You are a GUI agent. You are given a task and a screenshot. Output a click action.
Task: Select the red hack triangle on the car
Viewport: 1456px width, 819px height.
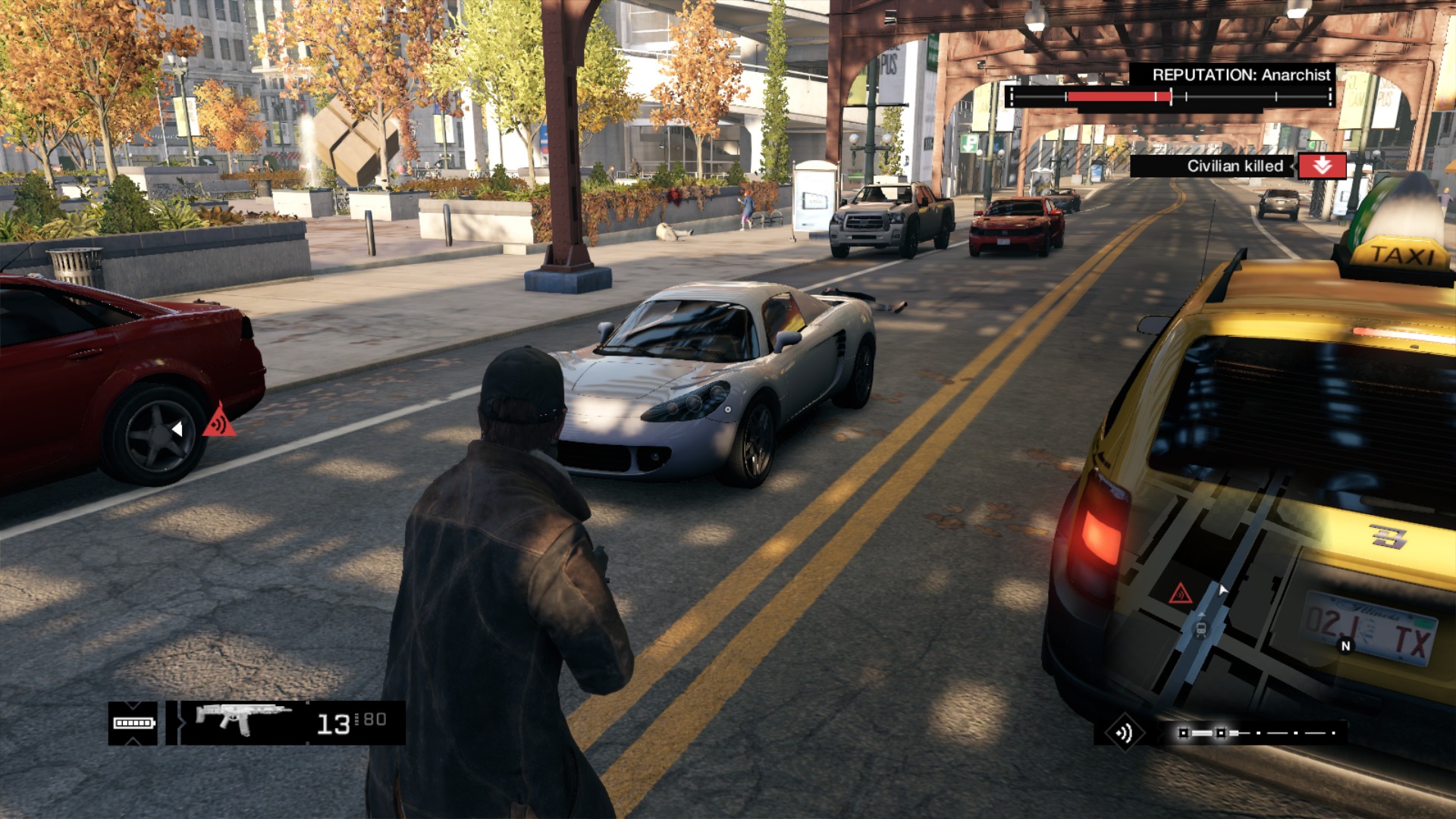point(219,422)
